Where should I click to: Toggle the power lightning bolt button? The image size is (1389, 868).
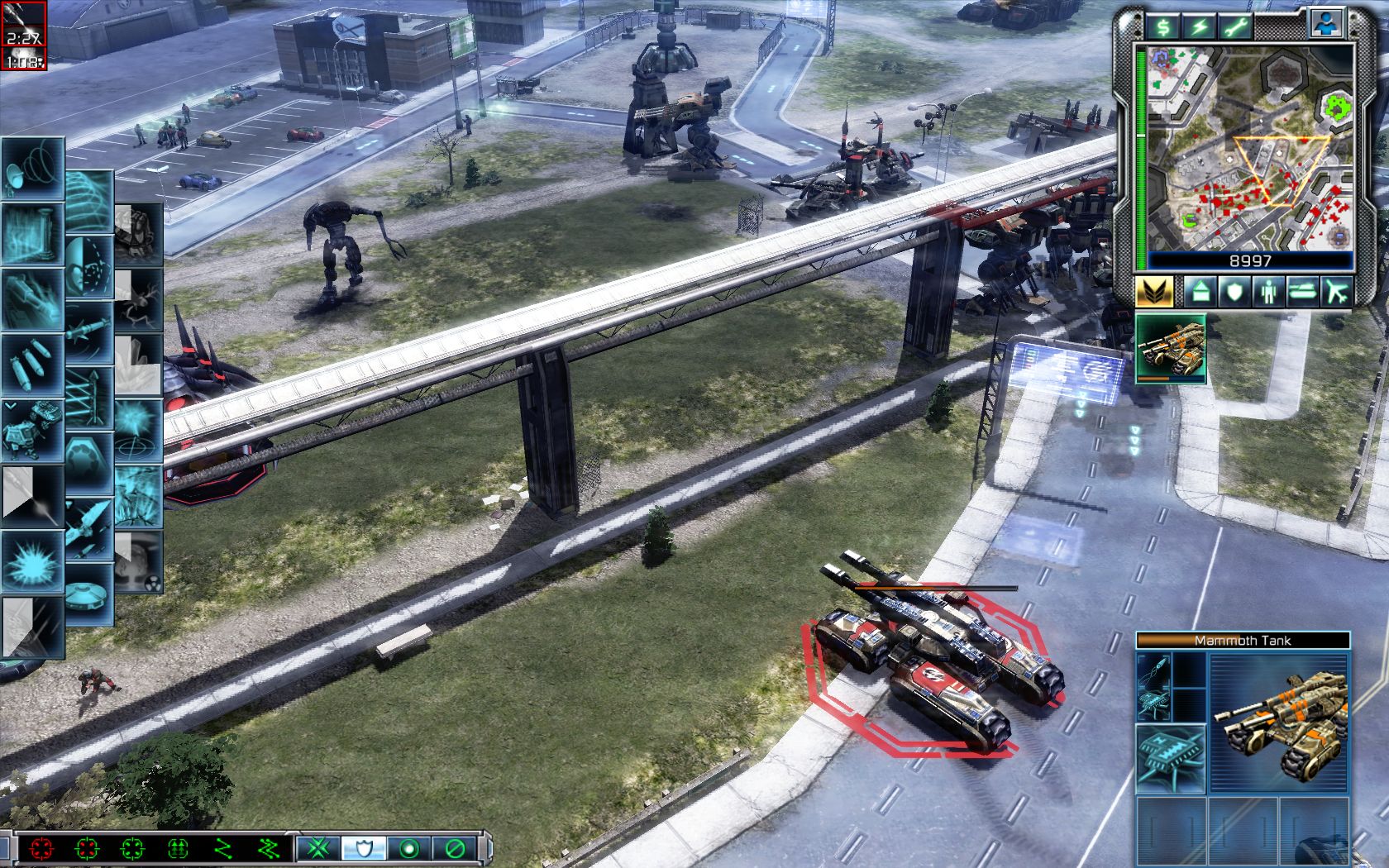[1199, 26]
